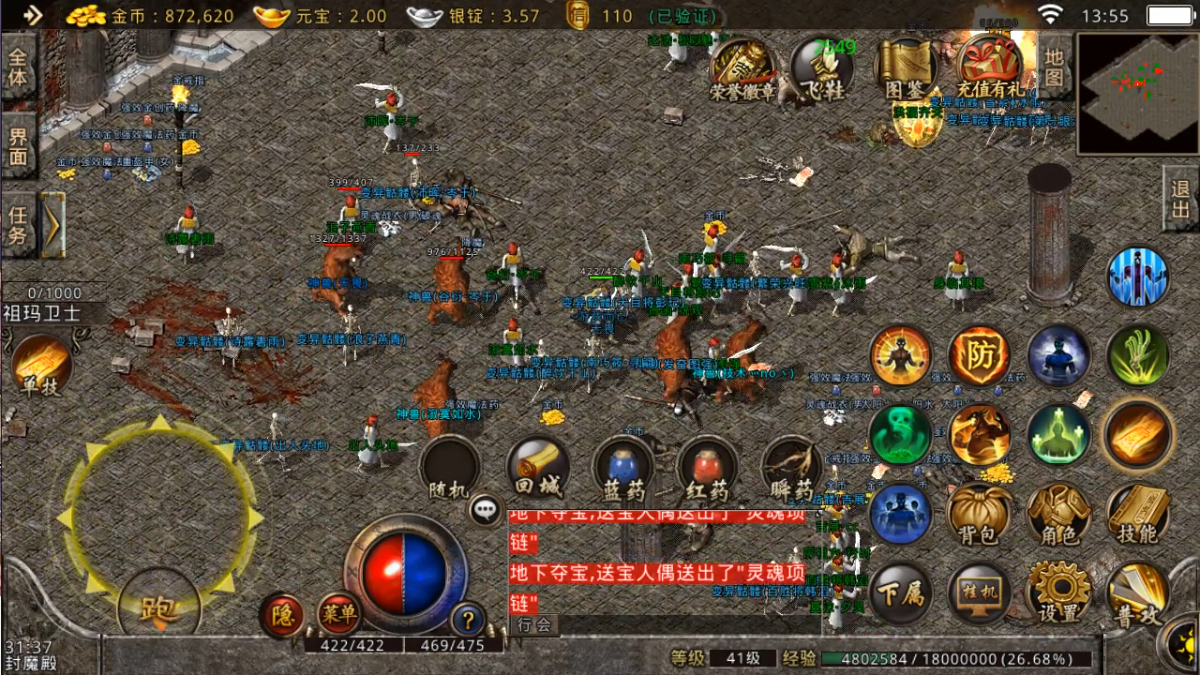1200x675 pixels.
Task: Use the 红药 red potion
Action: click(708, 470)
